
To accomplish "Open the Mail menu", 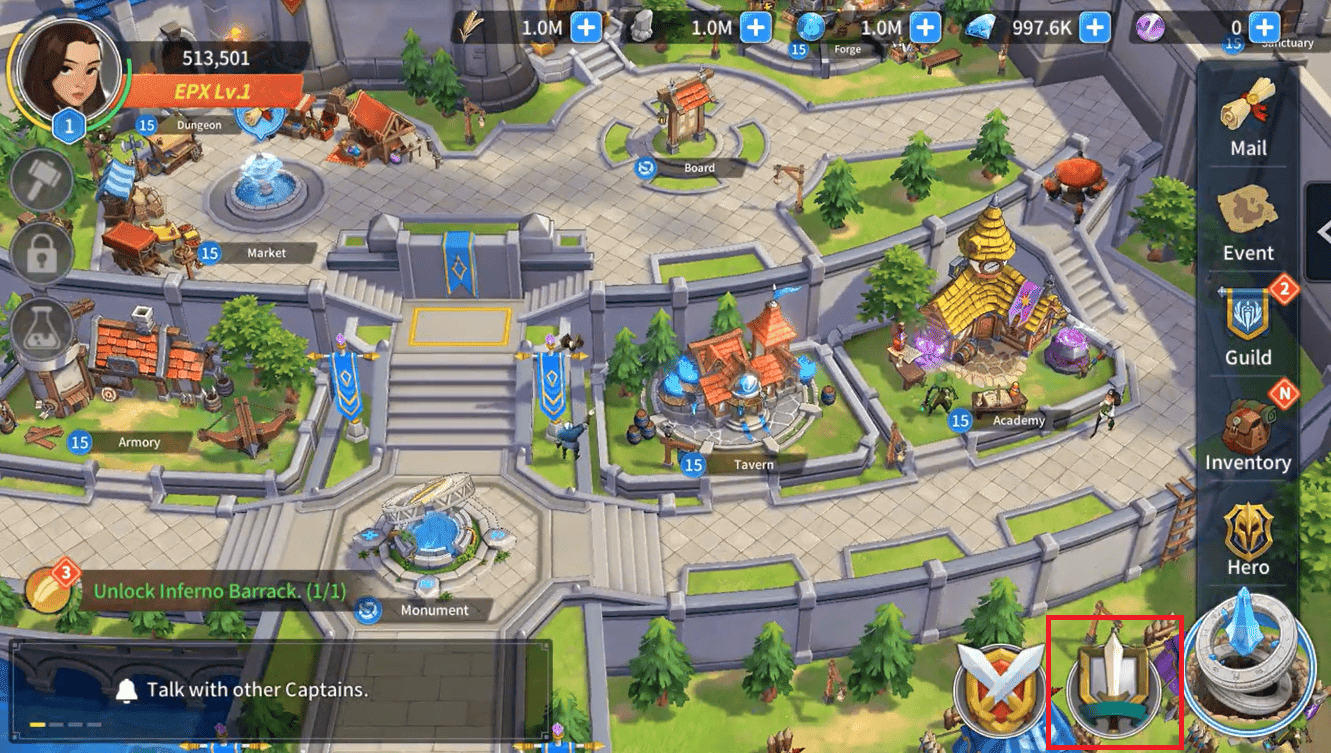I will (x=1248, y=119).
